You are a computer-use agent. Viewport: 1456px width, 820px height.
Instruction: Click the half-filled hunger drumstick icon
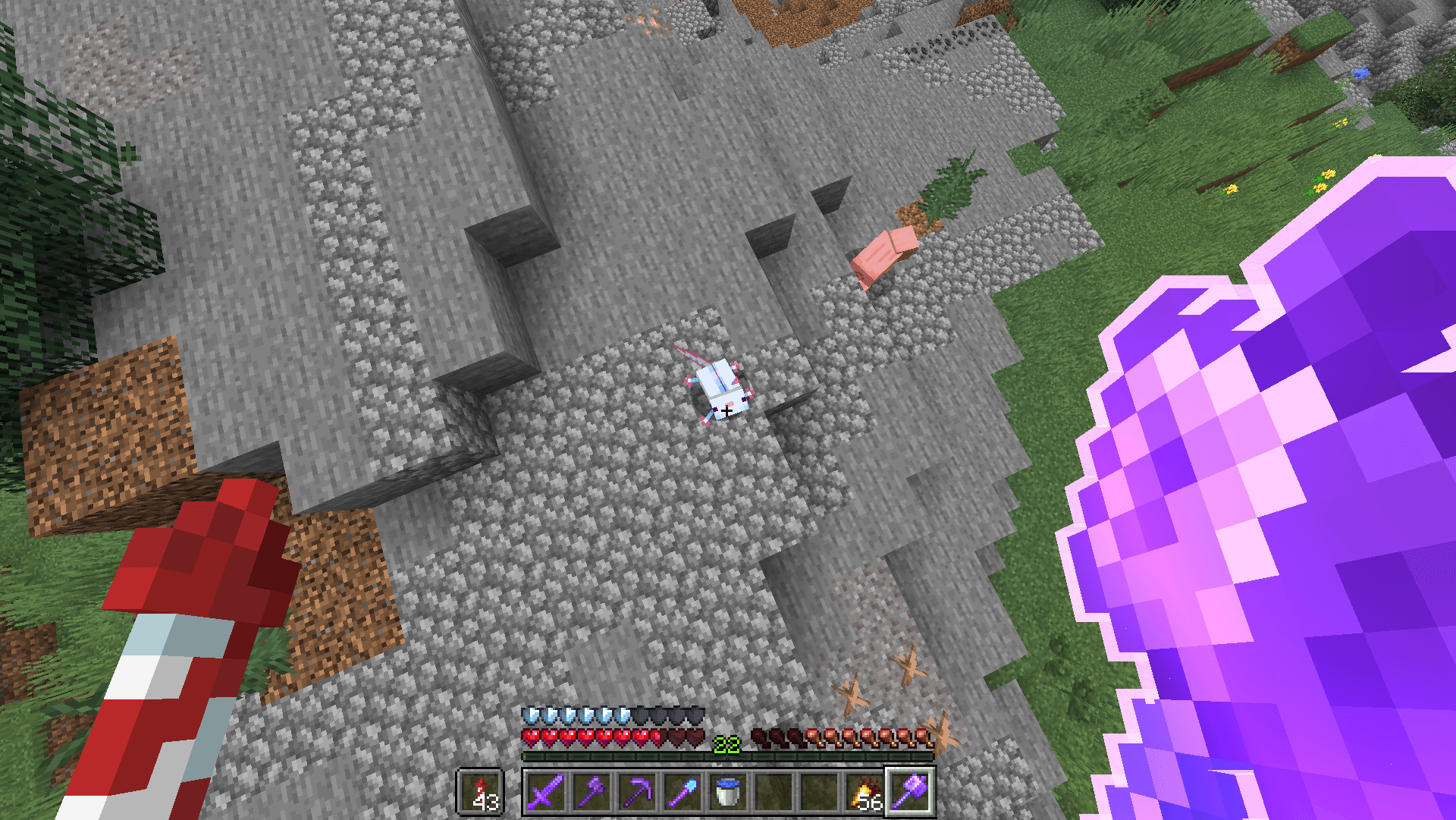[813, 737]
